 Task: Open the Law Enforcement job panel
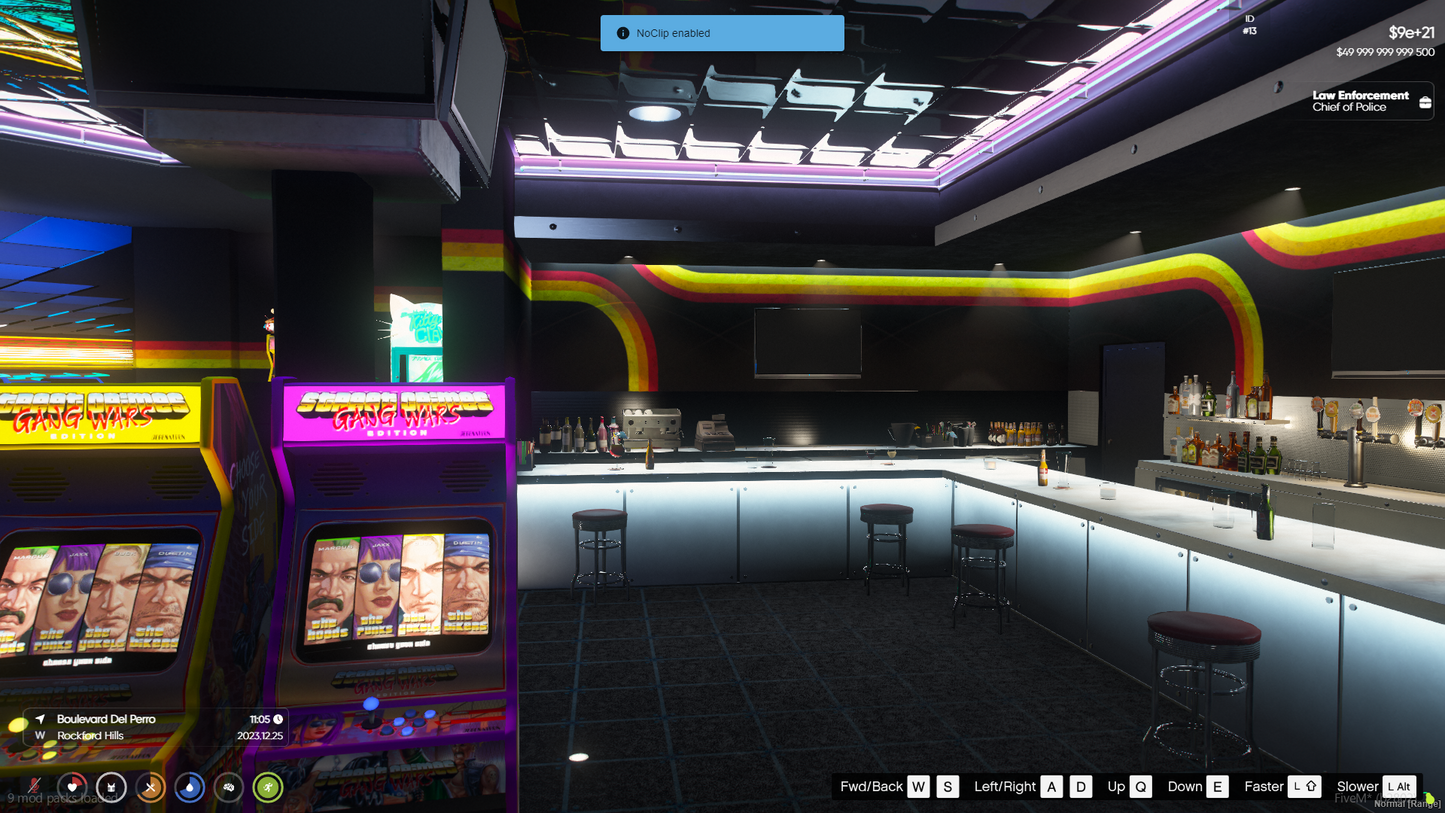point(1365,101)
